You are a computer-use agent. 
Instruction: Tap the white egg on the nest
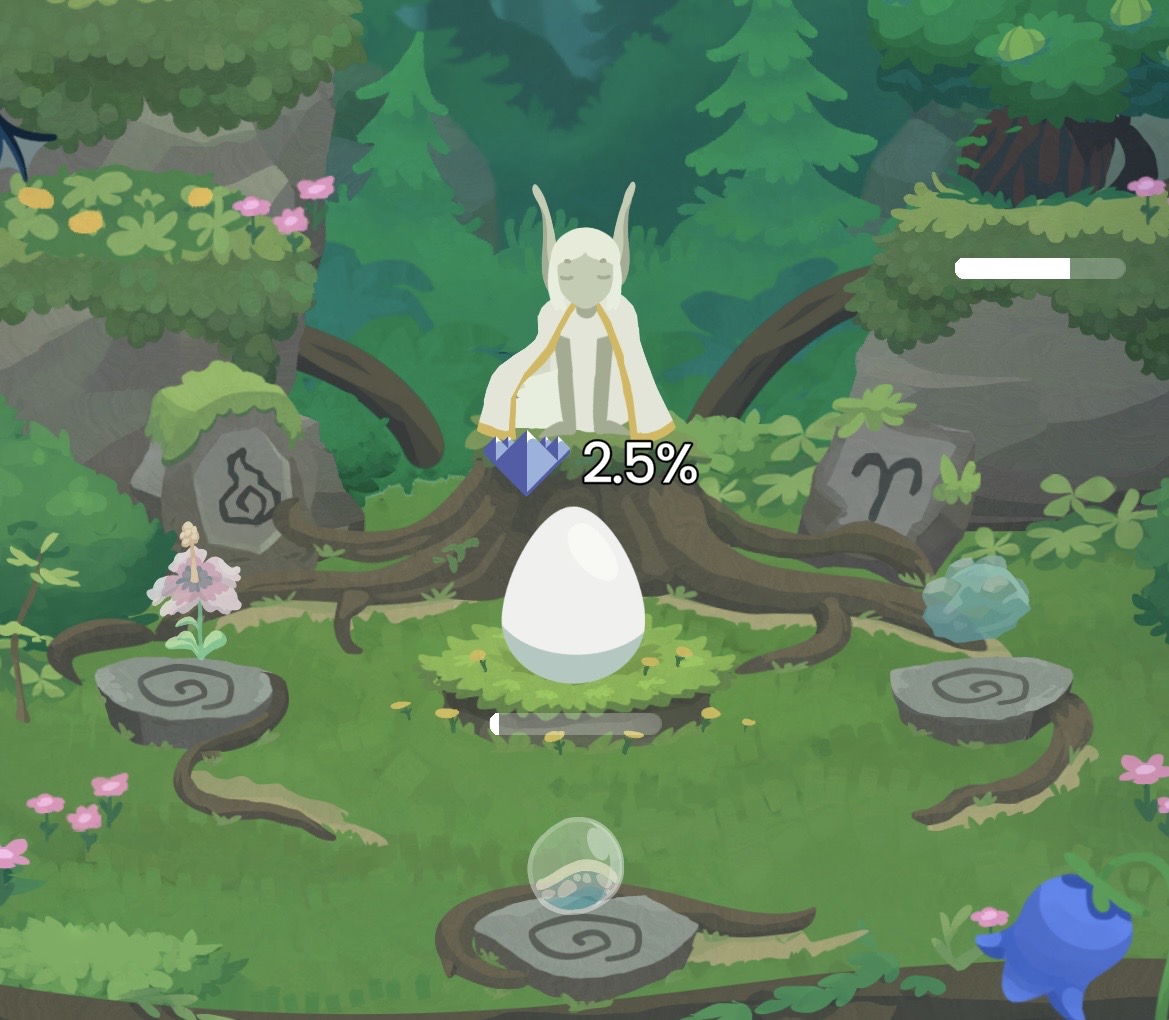tap(572, 594)
